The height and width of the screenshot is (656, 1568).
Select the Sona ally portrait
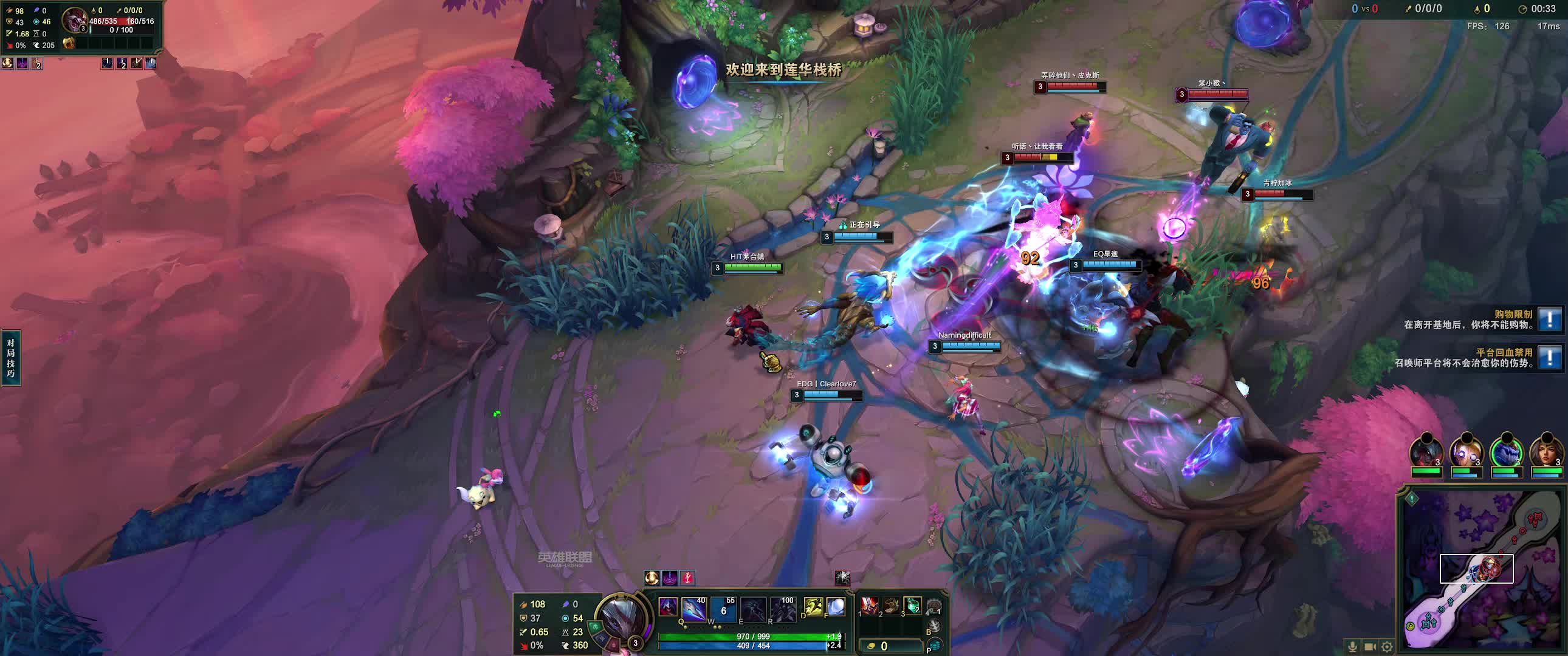(1467, 451)
